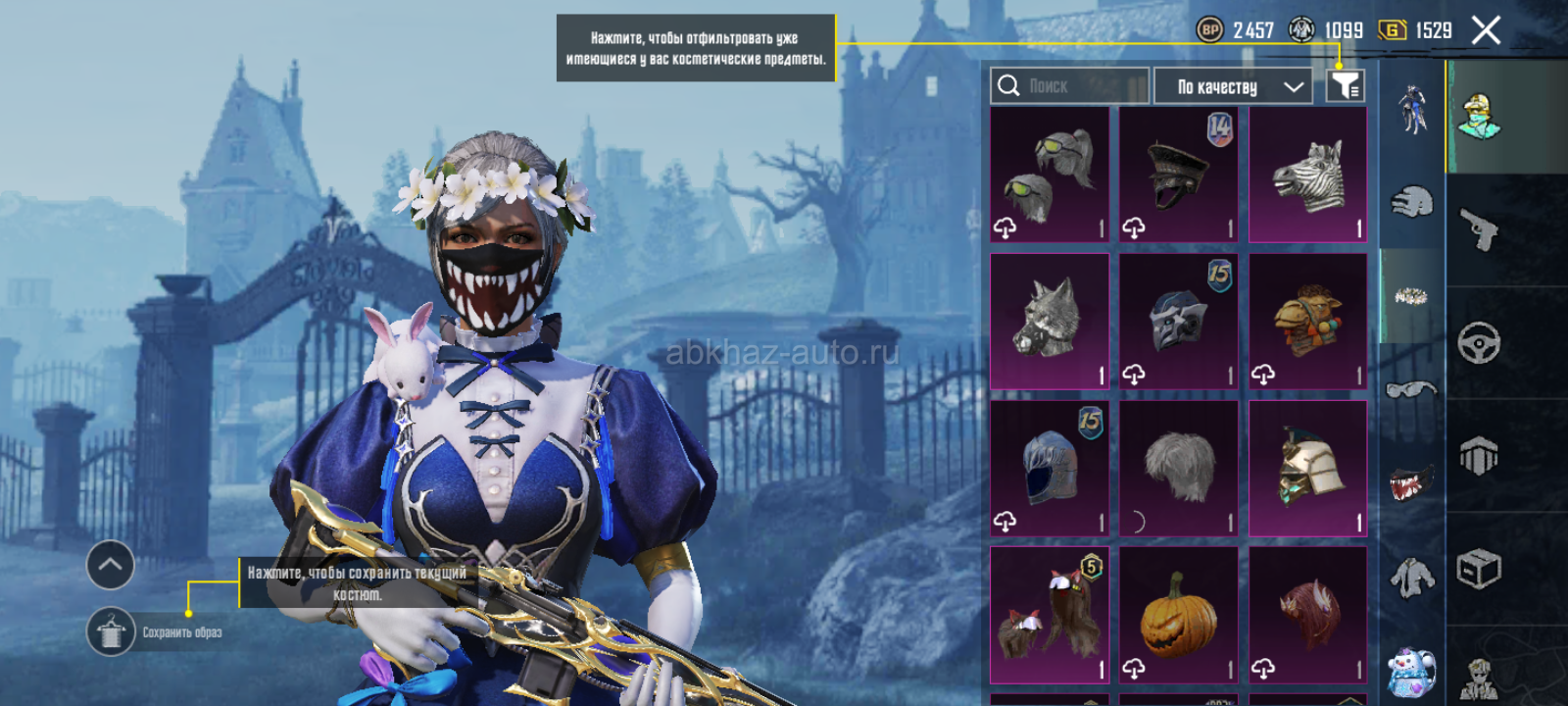Image resolution: width=1568 pixels, height=706 pixels.
Task: Open the pistol weapons section
Action: pos(1479,229)
